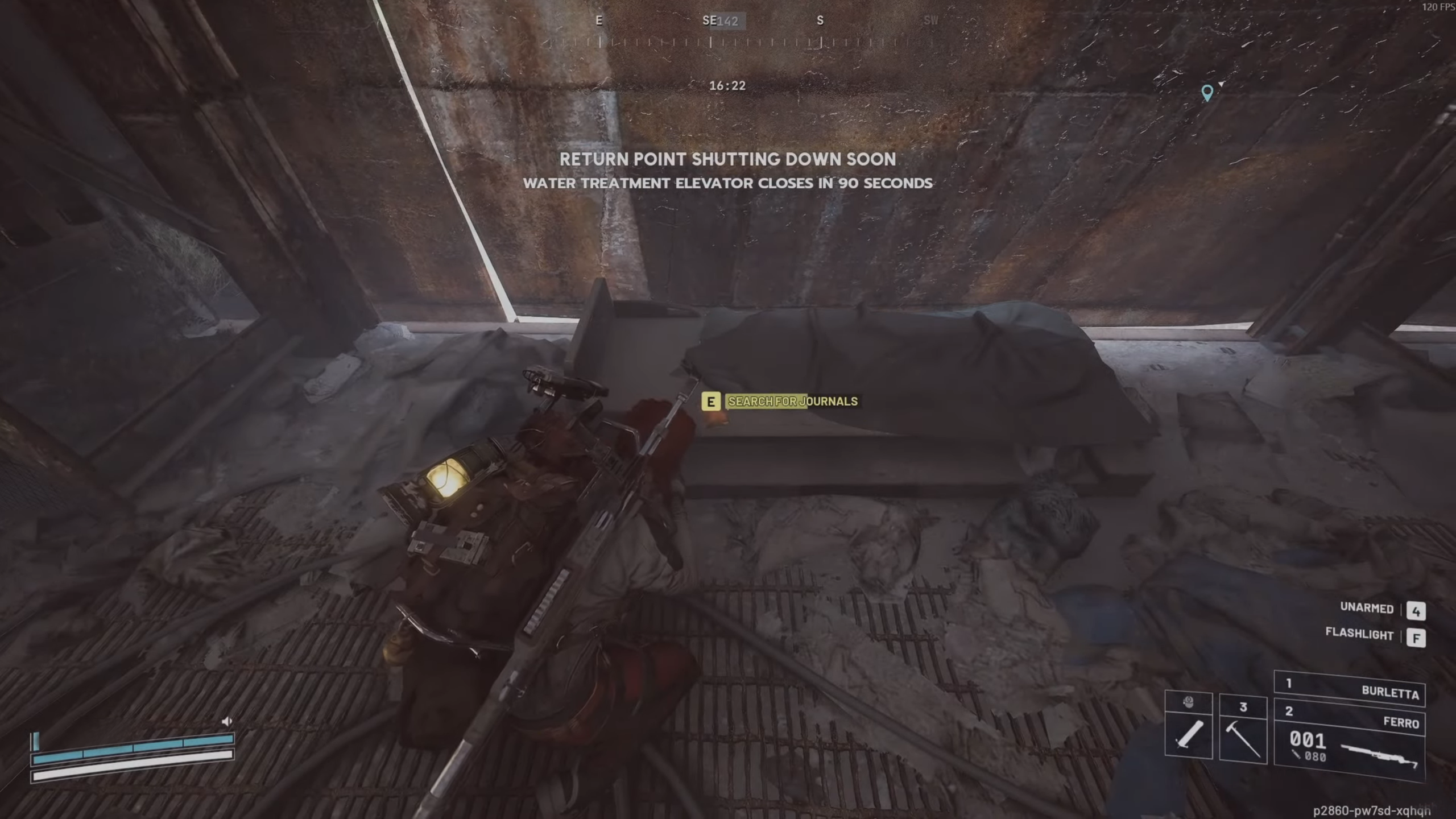Screen dimensions: 1456x819
Task: Click the Water Treatment Elevator warning text
Action: point(727,183)
